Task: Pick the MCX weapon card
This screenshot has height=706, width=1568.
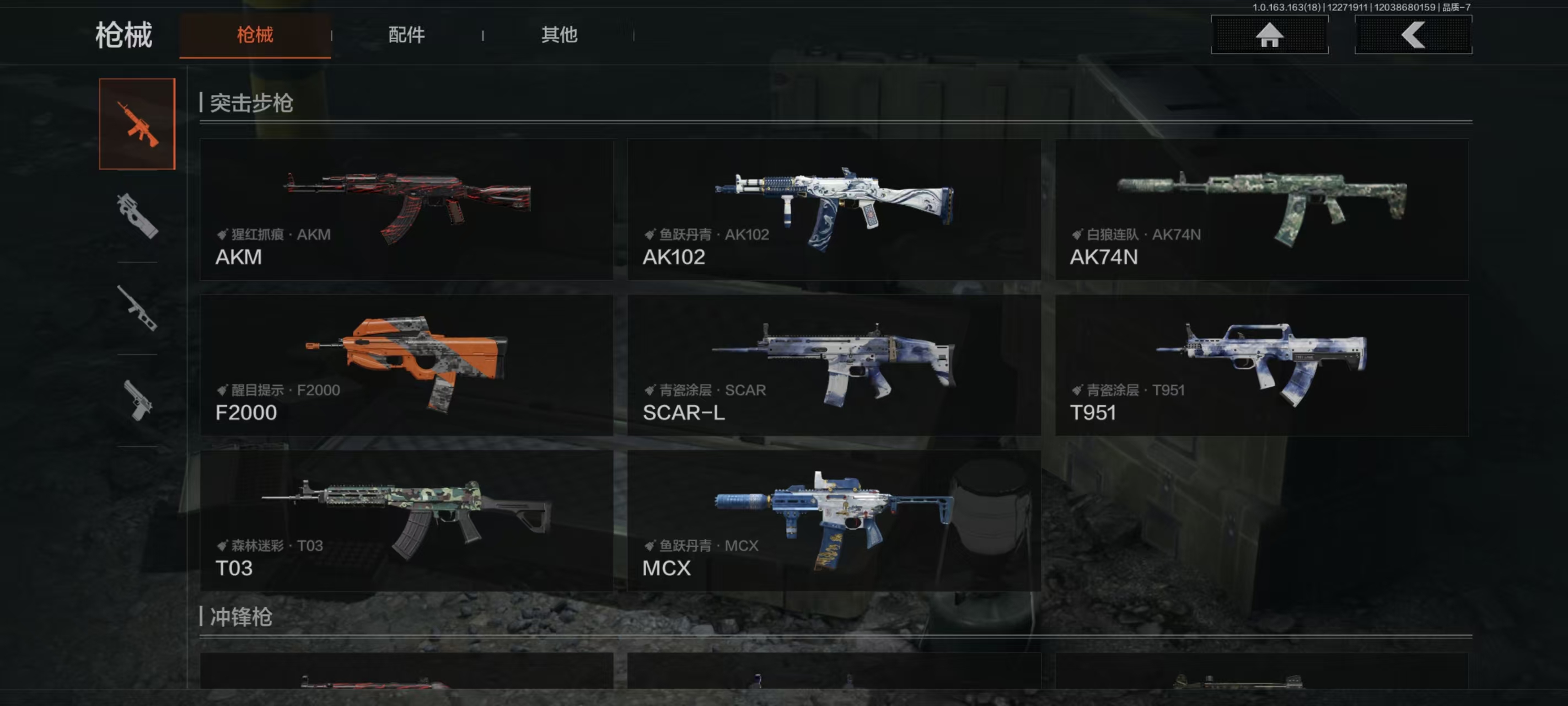Action: point(834,520)
